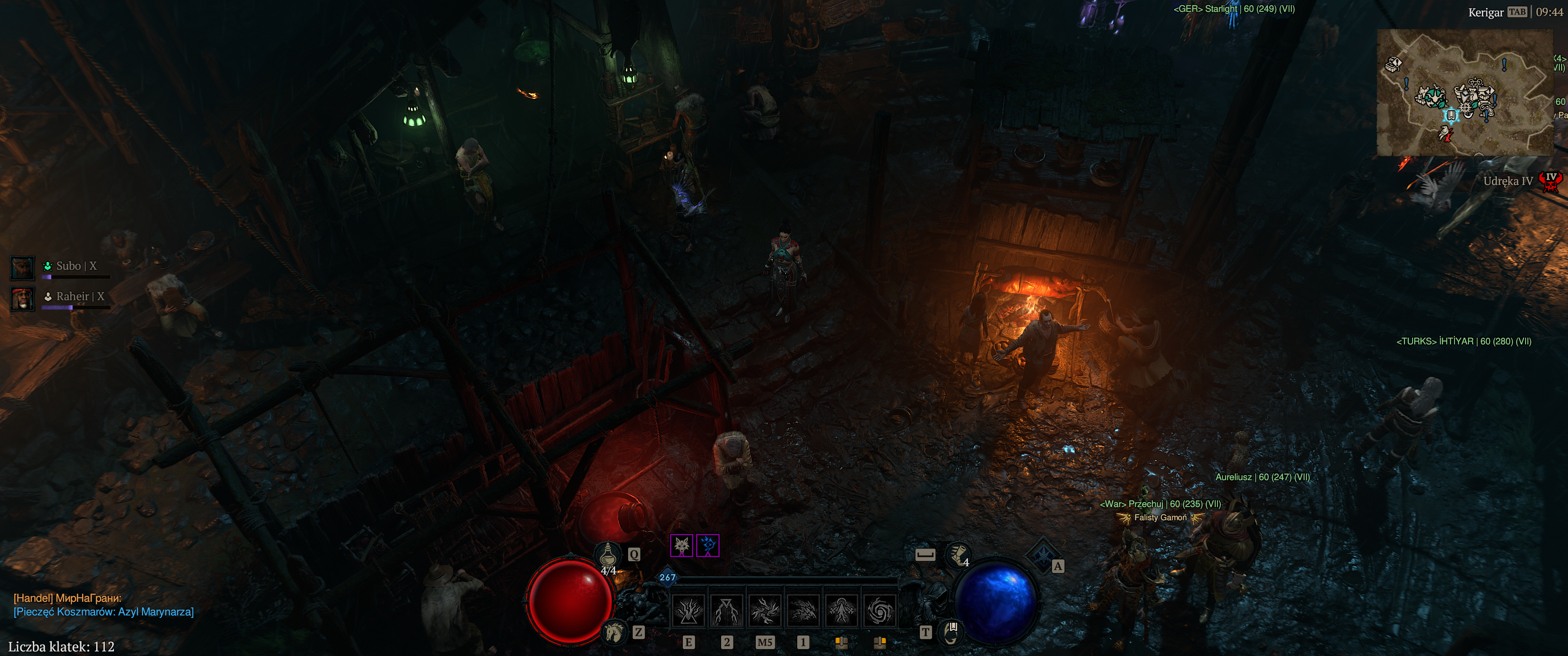Trigger the upward arrow skill slot
The height and width of the screenshot is (656, 1568).
(x=841, y=610)
